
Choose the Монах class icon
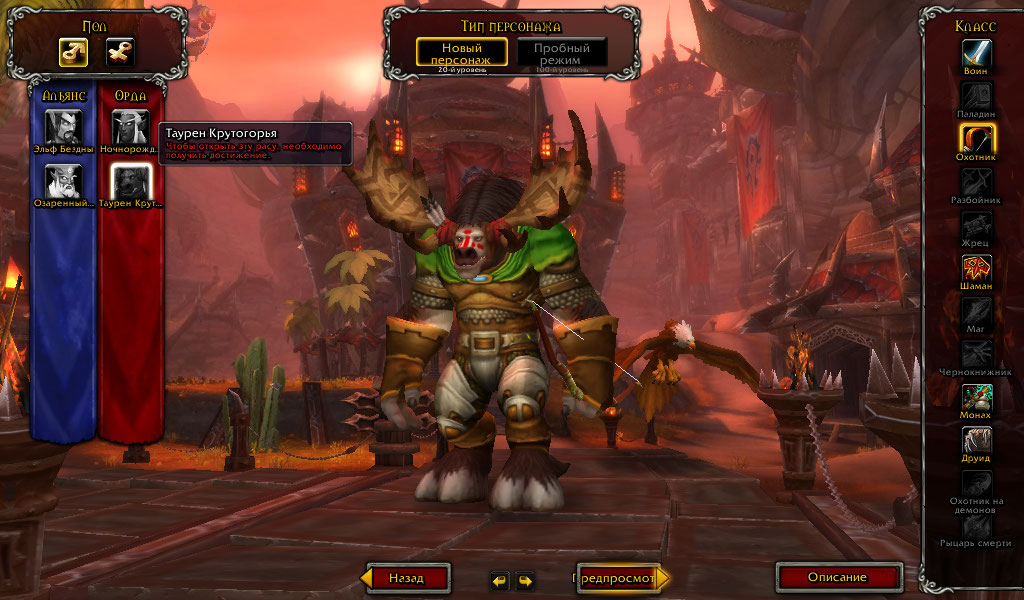pos(977,397)
